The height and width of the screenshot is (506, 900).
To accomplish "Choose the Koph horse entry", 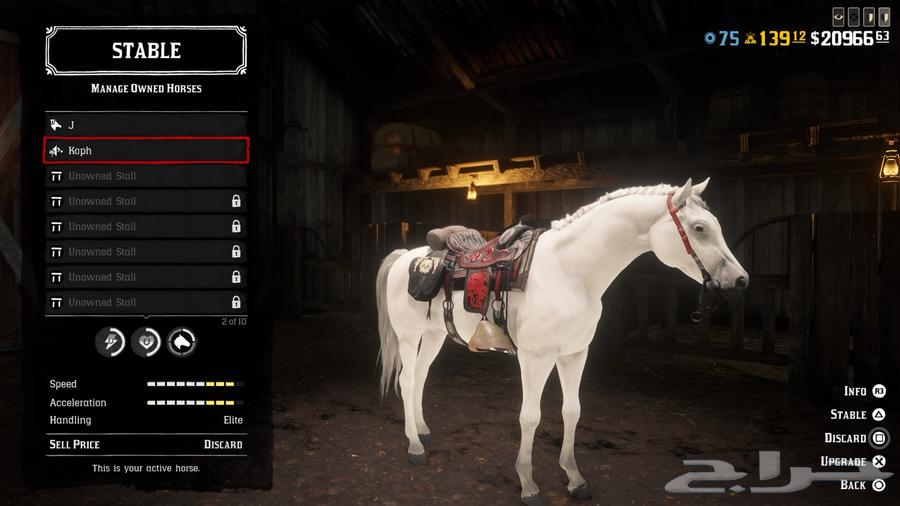I will (x=146, y=151).
